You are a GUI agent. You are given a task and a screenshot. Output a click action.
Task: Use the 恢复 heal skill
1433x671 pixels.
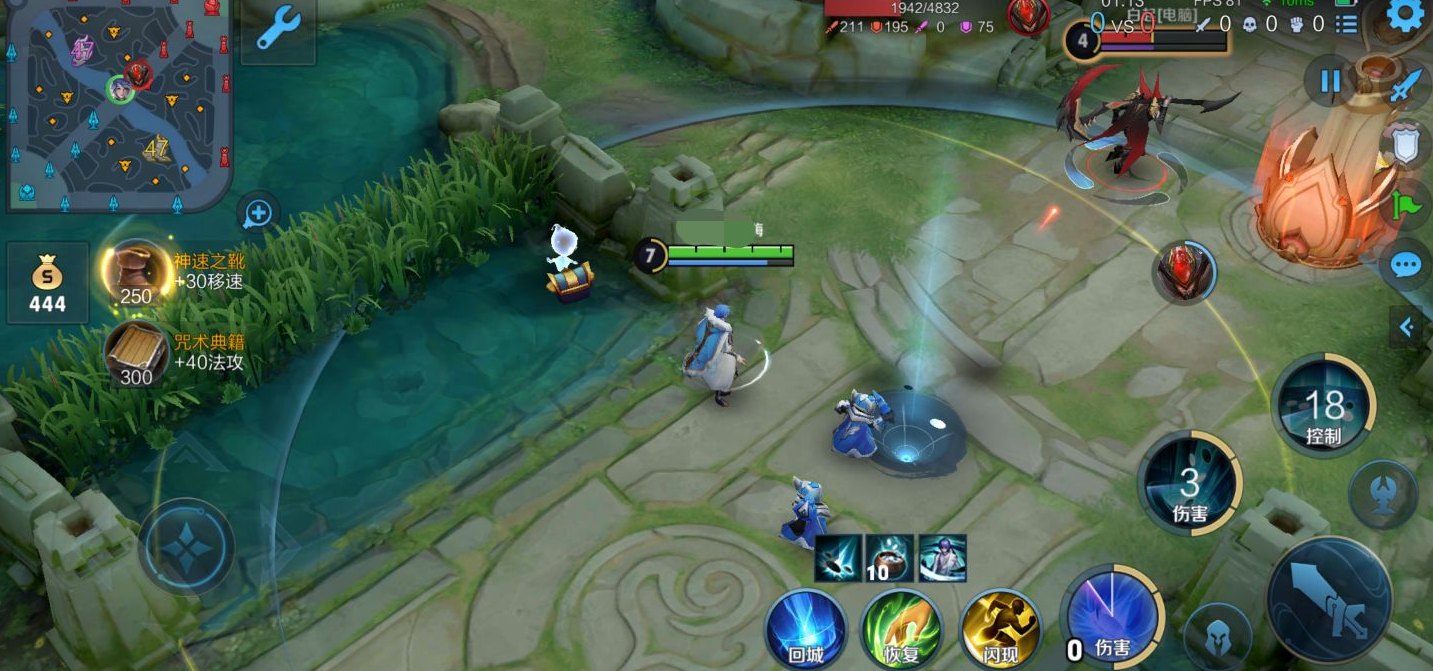coord(901,630)
